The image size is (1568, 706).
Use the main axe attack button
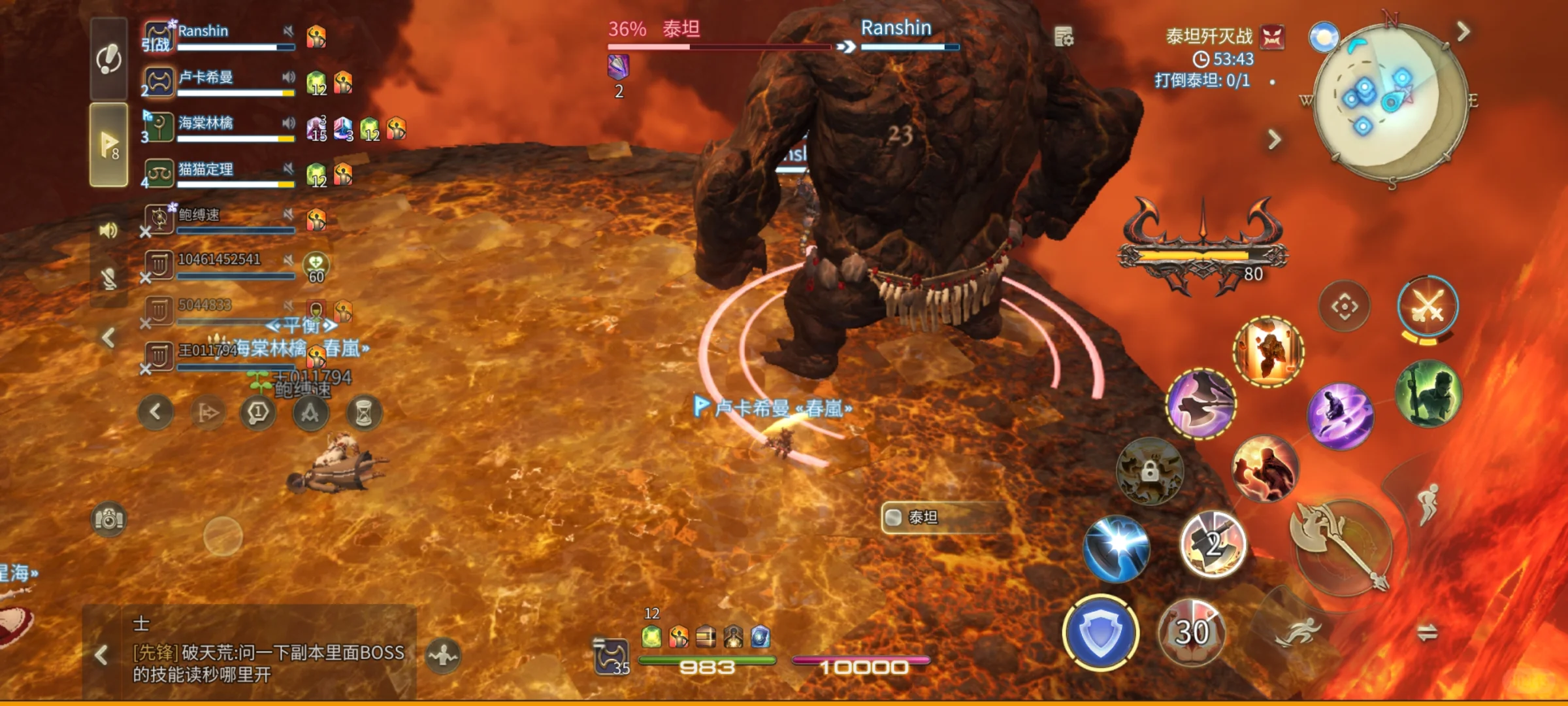[1343, 546]
